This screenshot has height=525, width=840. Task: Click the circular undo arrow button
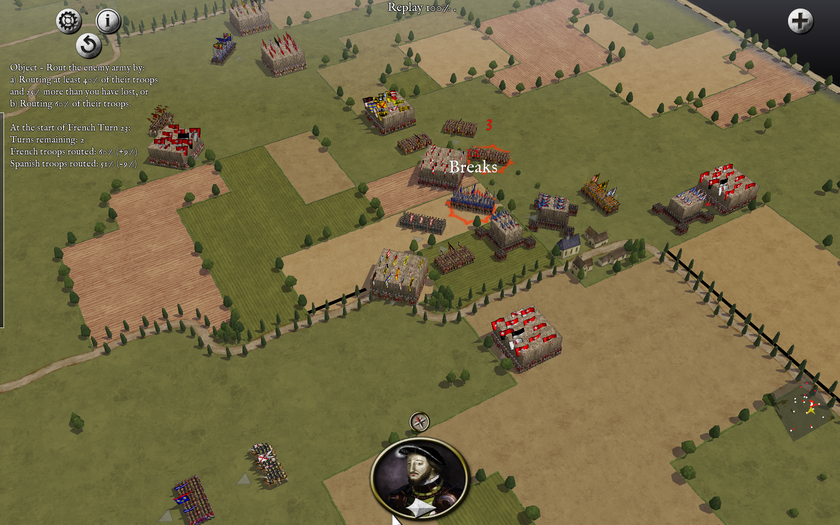coord(88,45)
